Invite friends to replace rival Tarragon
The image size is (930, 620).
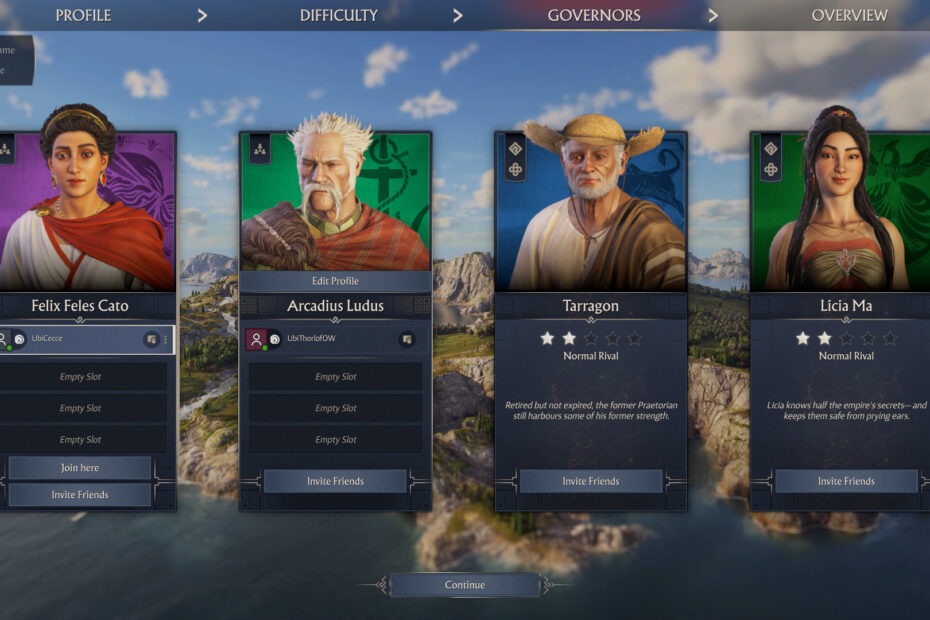tap(590, 481)
